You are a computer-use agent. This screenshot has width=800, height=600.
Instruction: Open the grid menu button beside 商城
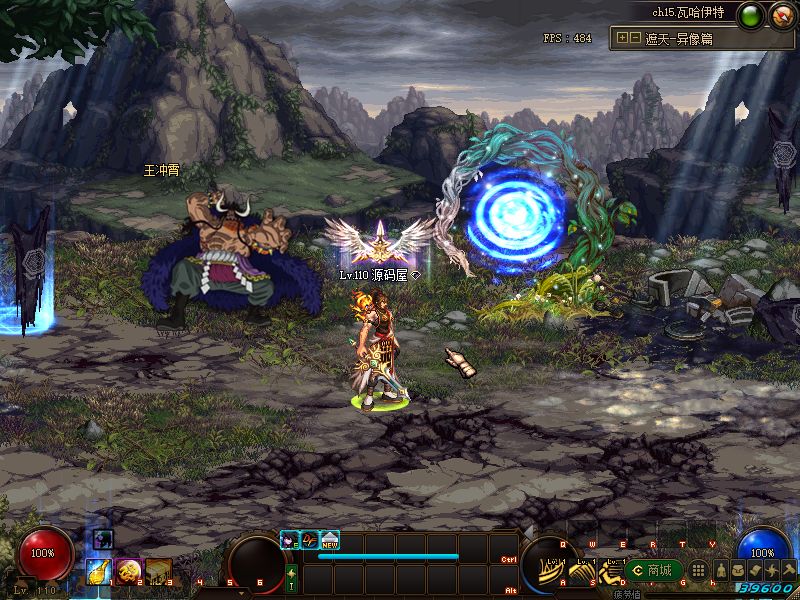(x=699, y=570)
